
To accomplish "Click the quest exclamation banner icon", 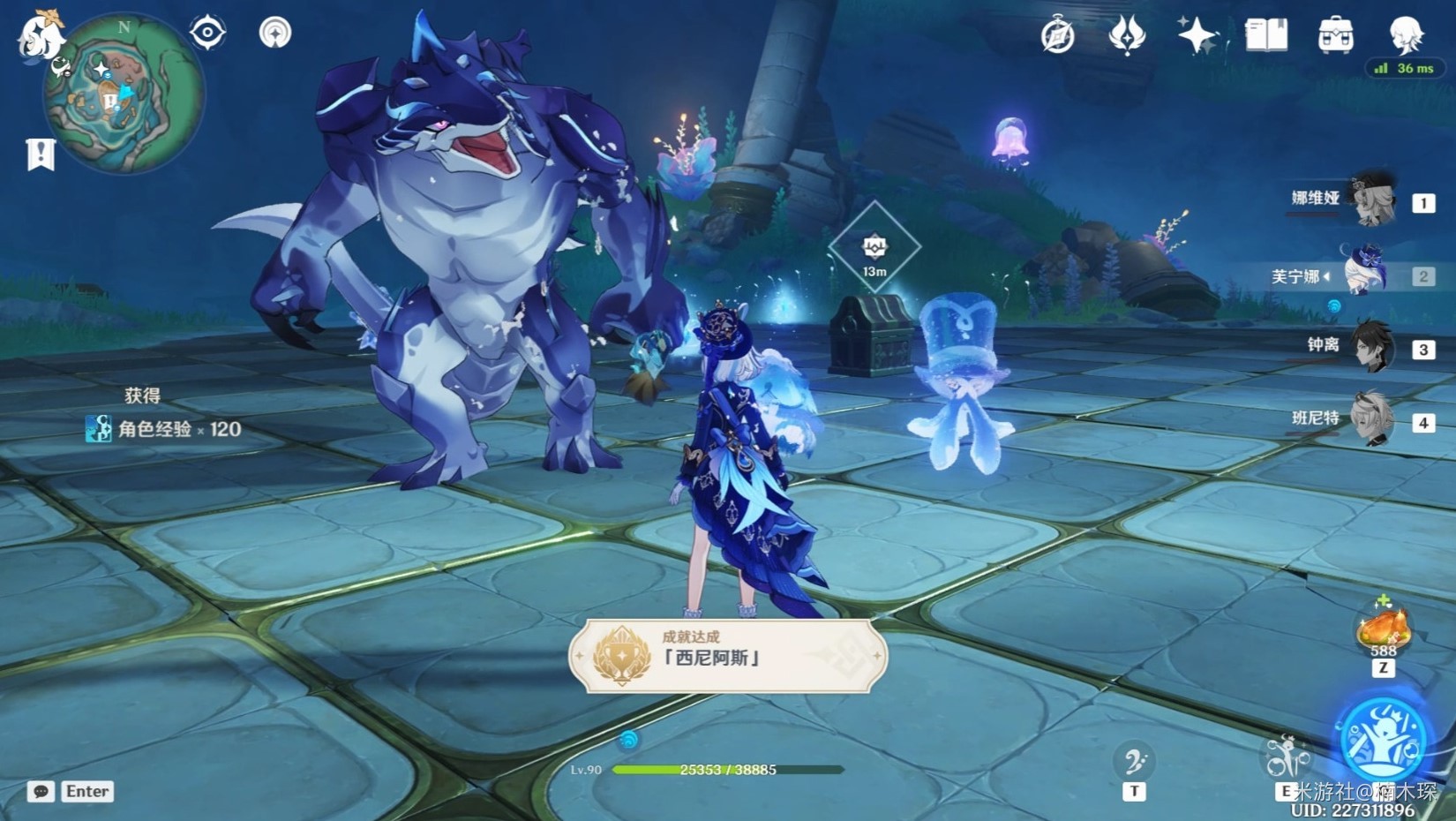I will coord(41,154).
